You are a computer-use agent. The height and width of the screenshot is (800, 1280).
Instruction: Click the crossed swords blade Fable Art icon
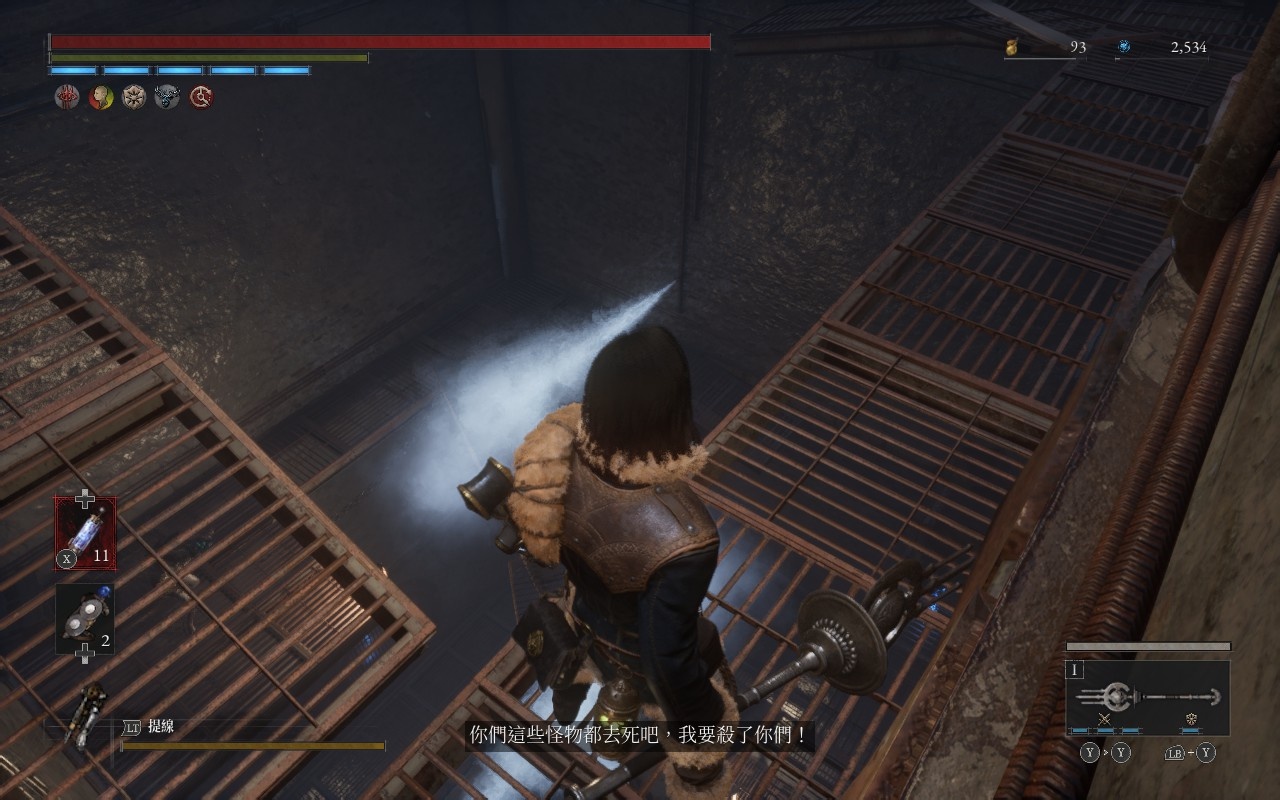click(x=1105, y=720)
